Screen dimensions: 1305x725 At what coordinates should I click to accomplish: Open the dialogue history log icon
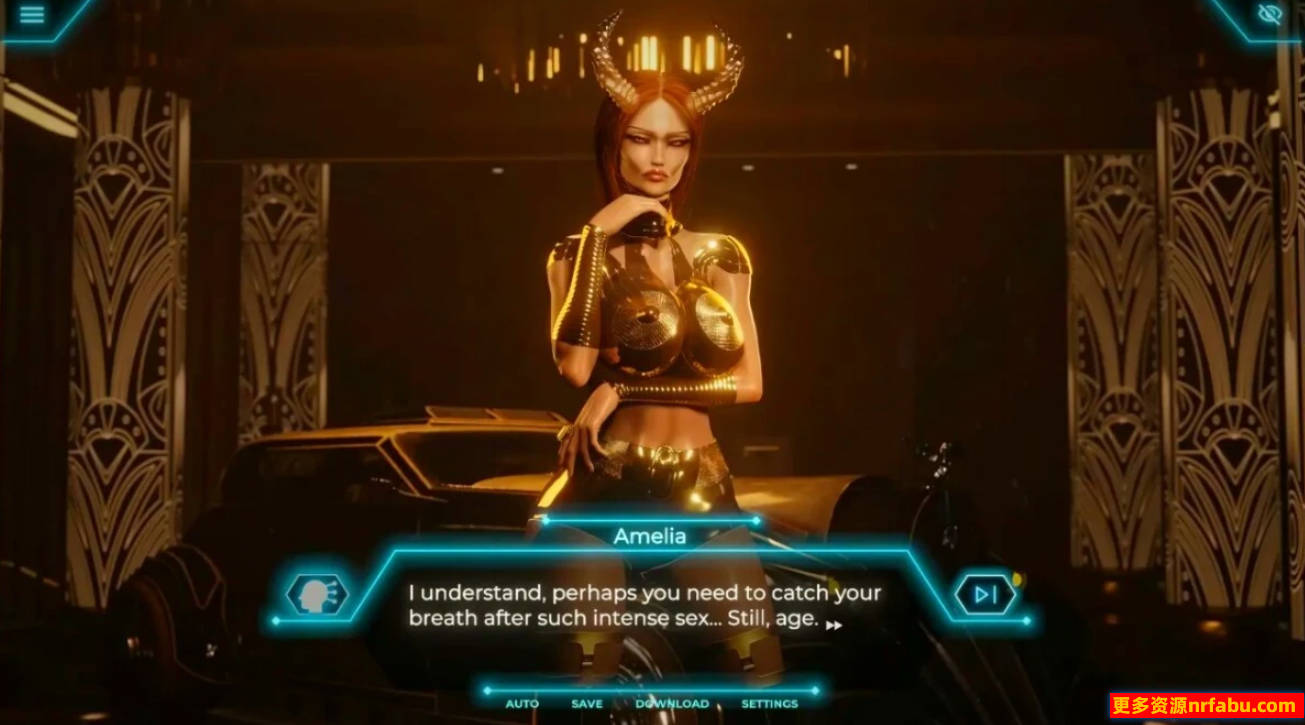[317, 596]
